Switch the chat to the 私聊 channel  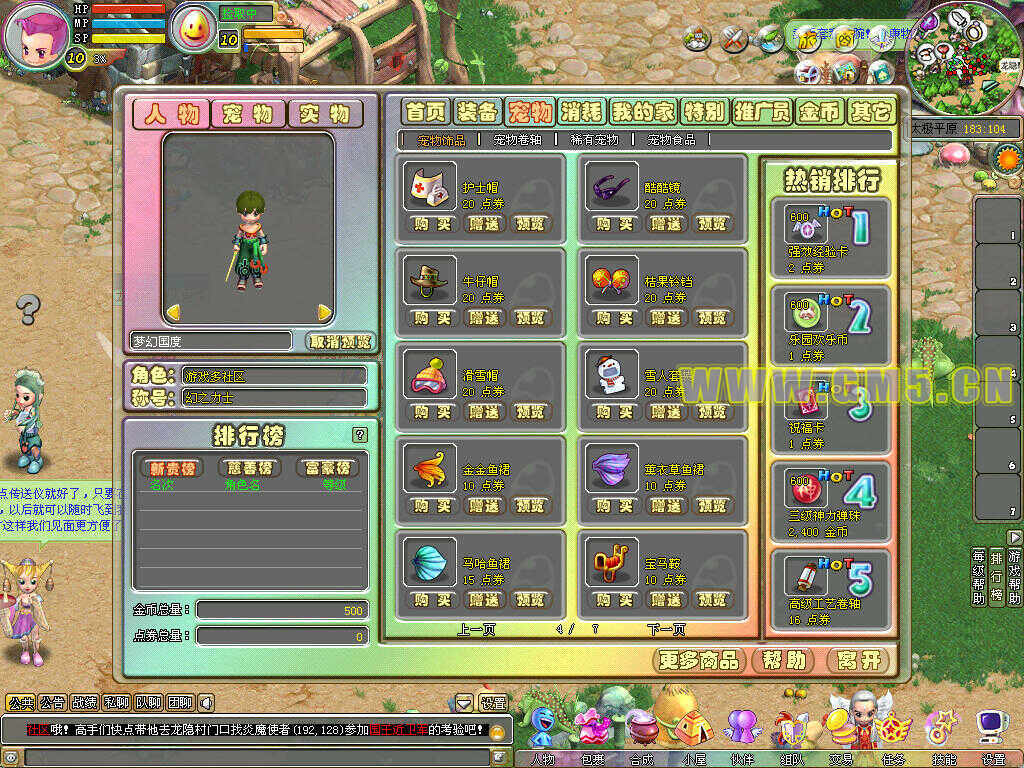115,703
